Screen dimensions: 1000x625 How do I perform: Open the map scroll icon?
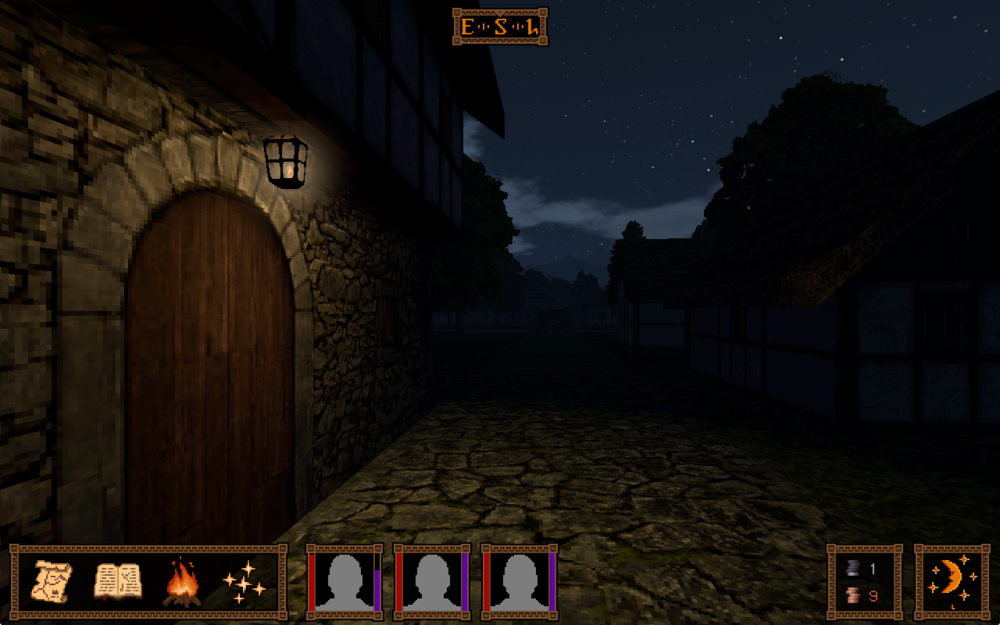(x=53, y=582)
